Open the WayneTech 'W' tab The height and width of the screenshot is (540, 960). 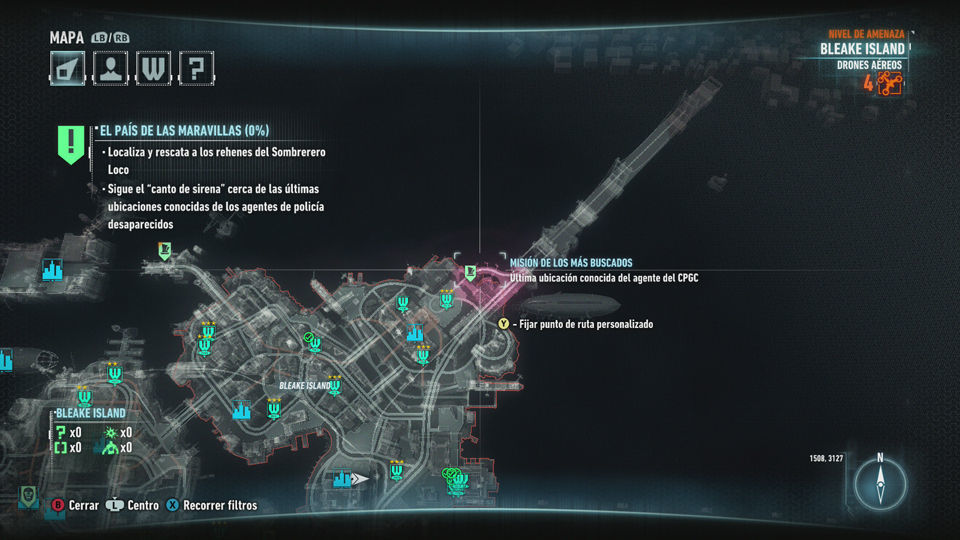pos(154,68)
